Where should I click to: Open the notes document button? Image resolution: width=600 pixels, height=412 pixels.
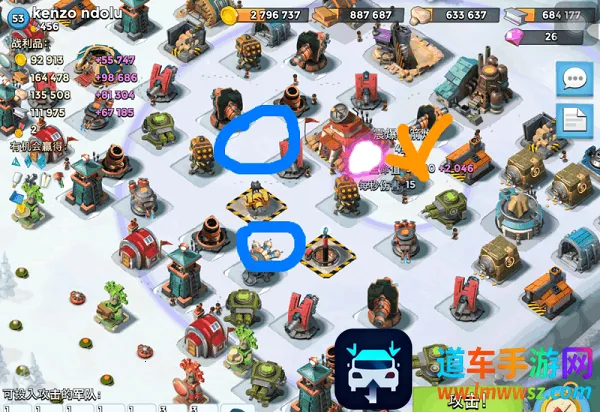coord(574,121)
